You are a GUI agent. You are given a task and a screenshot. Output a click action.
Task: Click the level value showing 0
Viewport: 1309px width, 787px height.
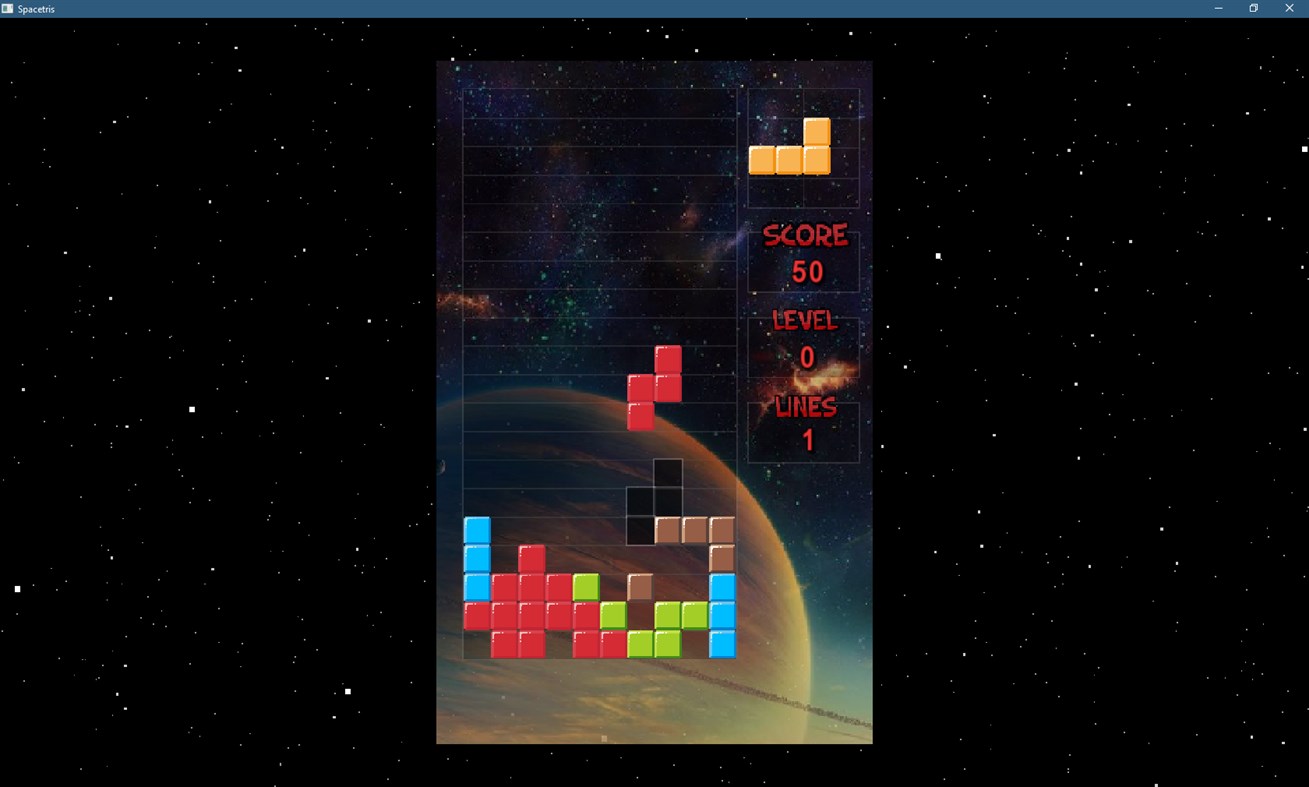[x=806, y=357]
